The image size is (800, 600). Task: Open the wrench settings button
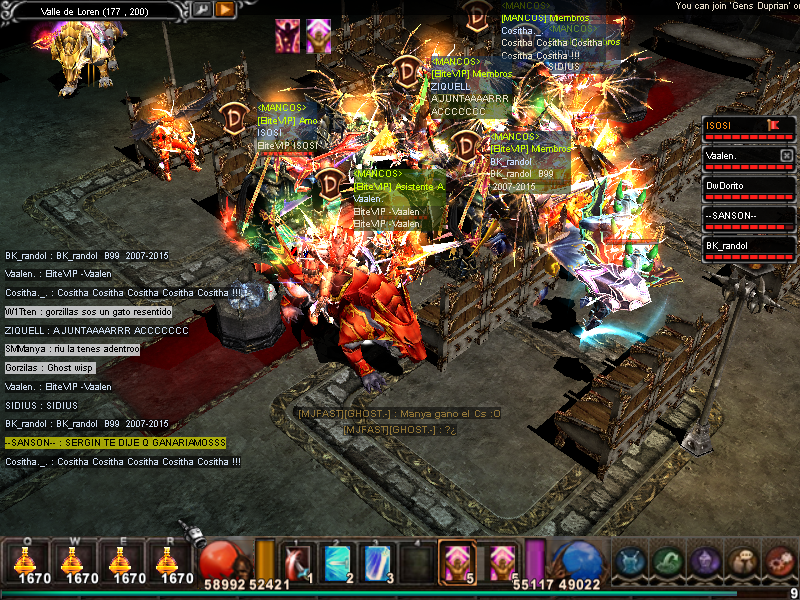click(202, 9)
